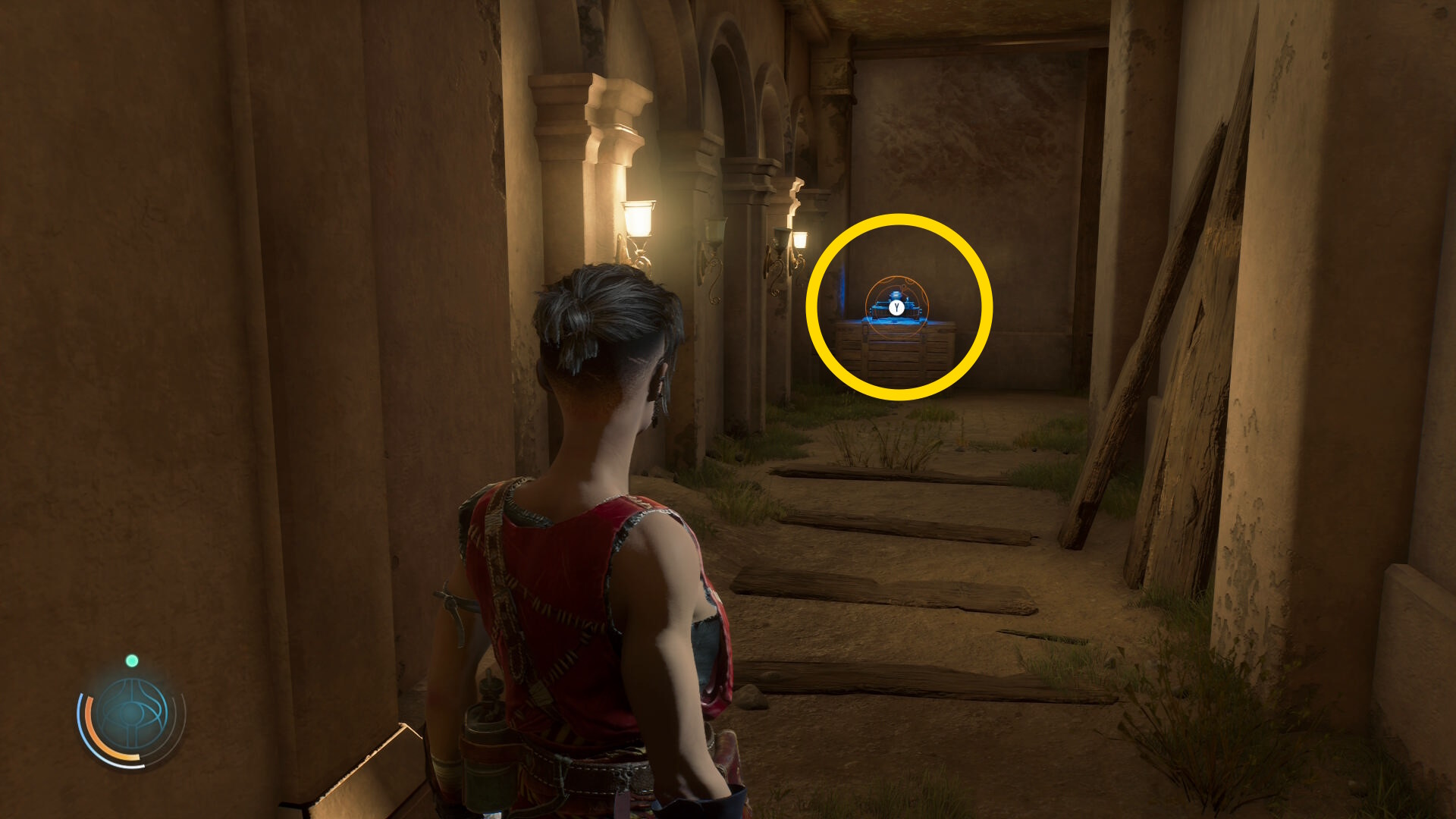The image size is (1456, 819).
Task: Click the blue eye emblem HUD icon
Action: click(x=132, y=714)
